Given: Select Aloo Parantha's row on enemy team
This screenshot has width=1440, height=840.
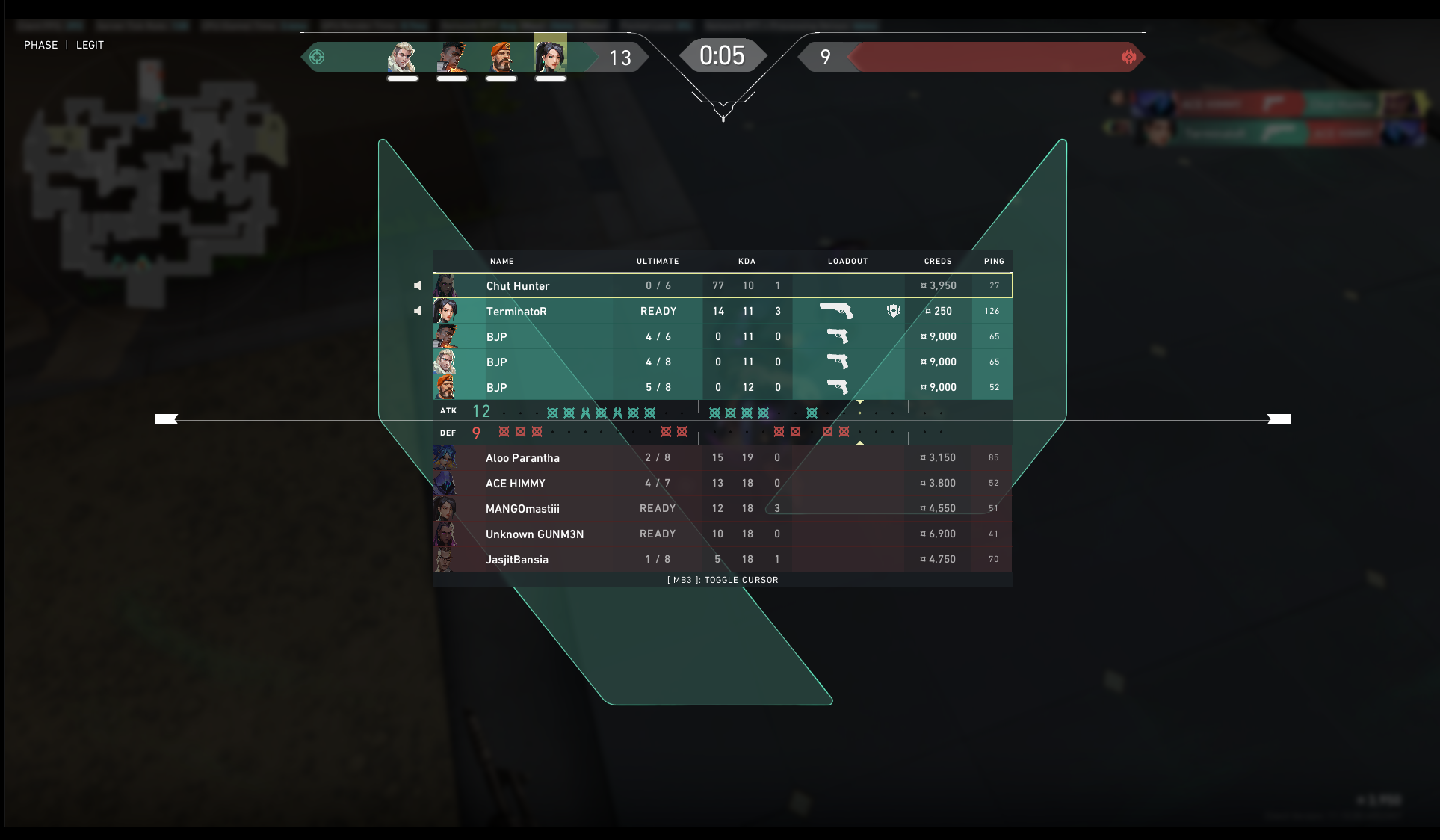Looking at the screenshot, I should coord(522,457).
